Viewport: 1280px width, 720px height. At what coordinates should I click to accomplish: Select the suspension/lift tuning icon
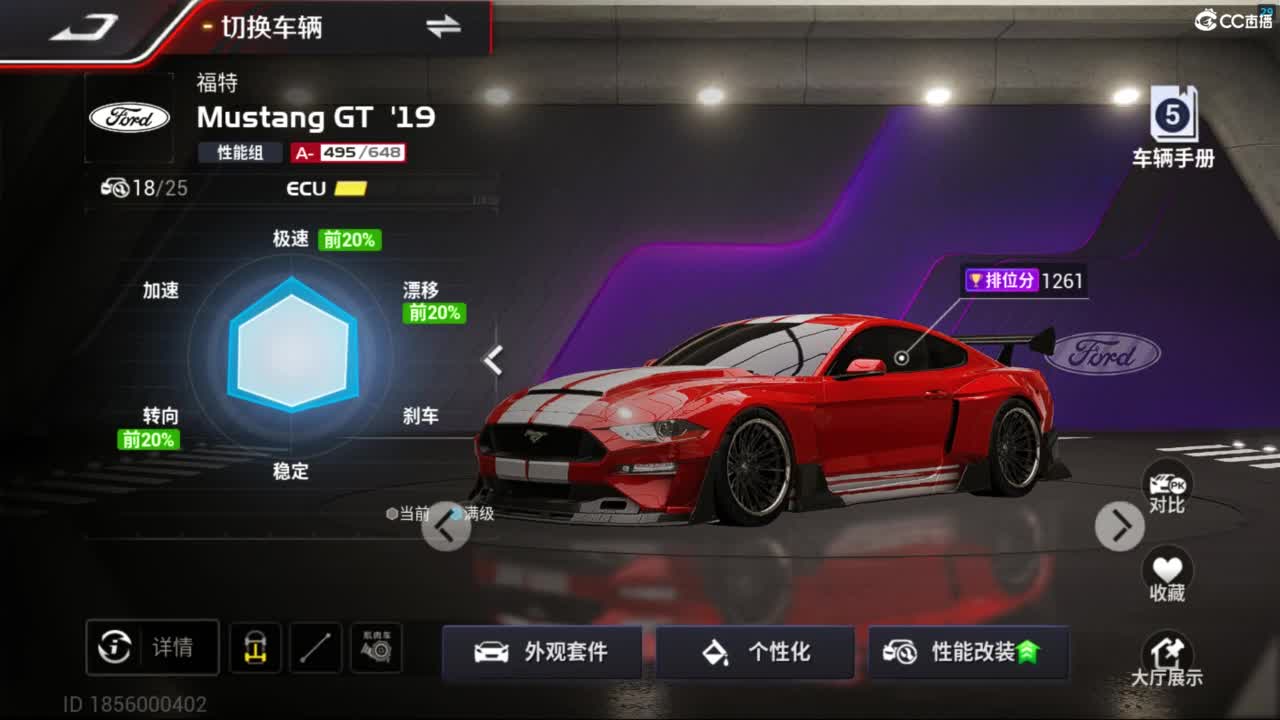click(x=255, y=648)
